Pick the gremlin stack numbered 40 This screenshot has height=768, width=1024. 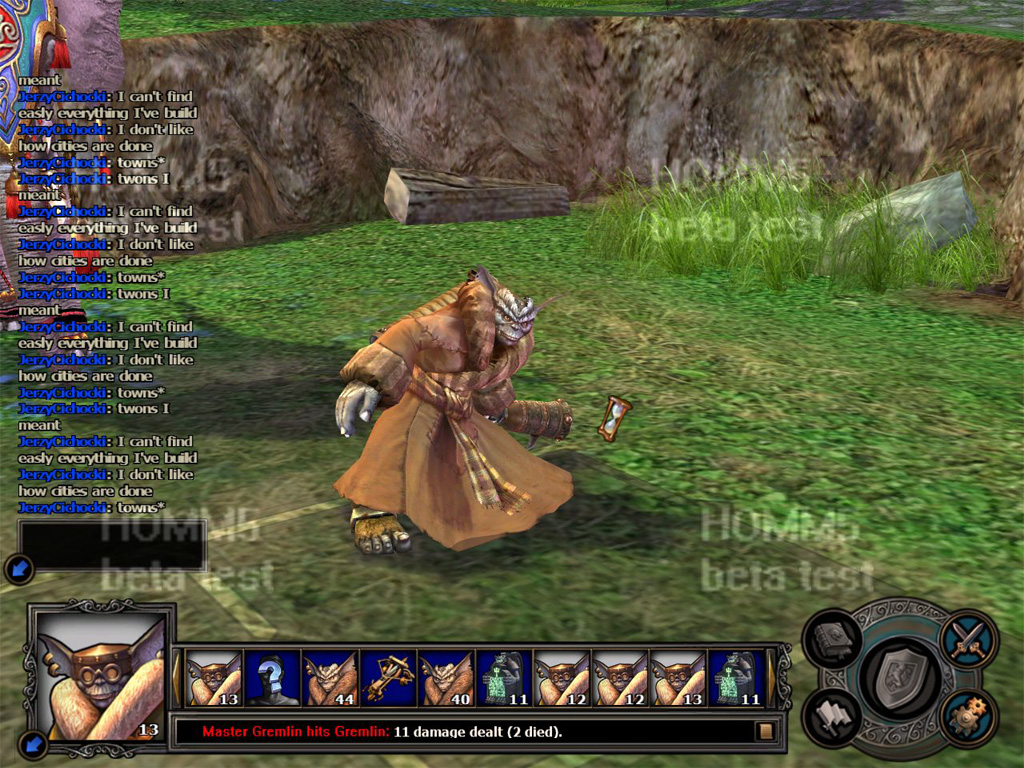(x=447, y=677)
